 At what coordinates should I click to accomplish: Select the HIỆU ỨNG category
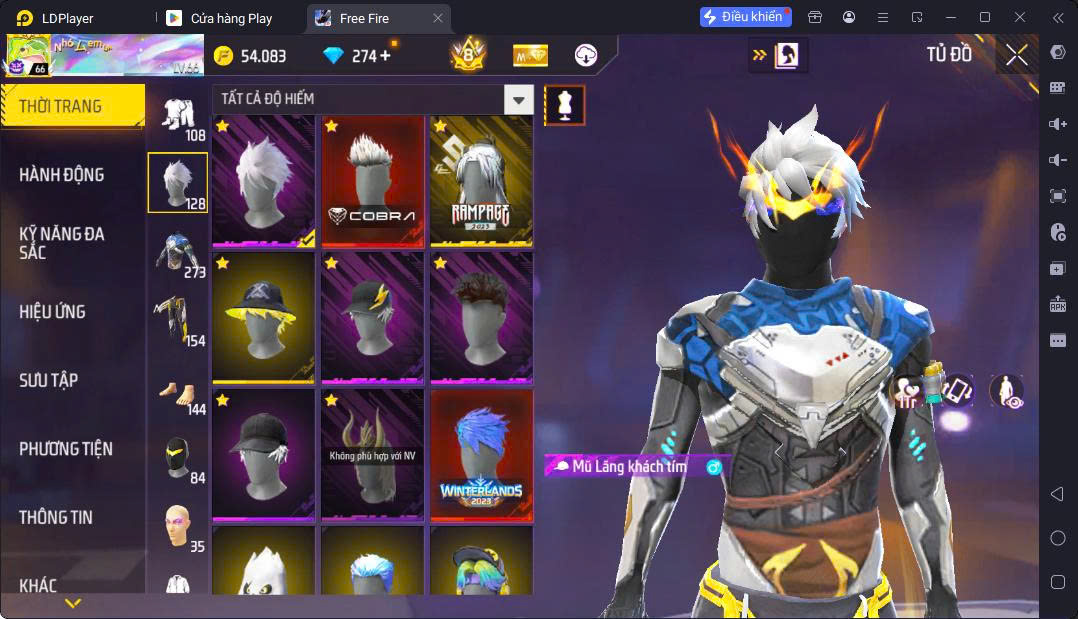(x=52, y=312)
